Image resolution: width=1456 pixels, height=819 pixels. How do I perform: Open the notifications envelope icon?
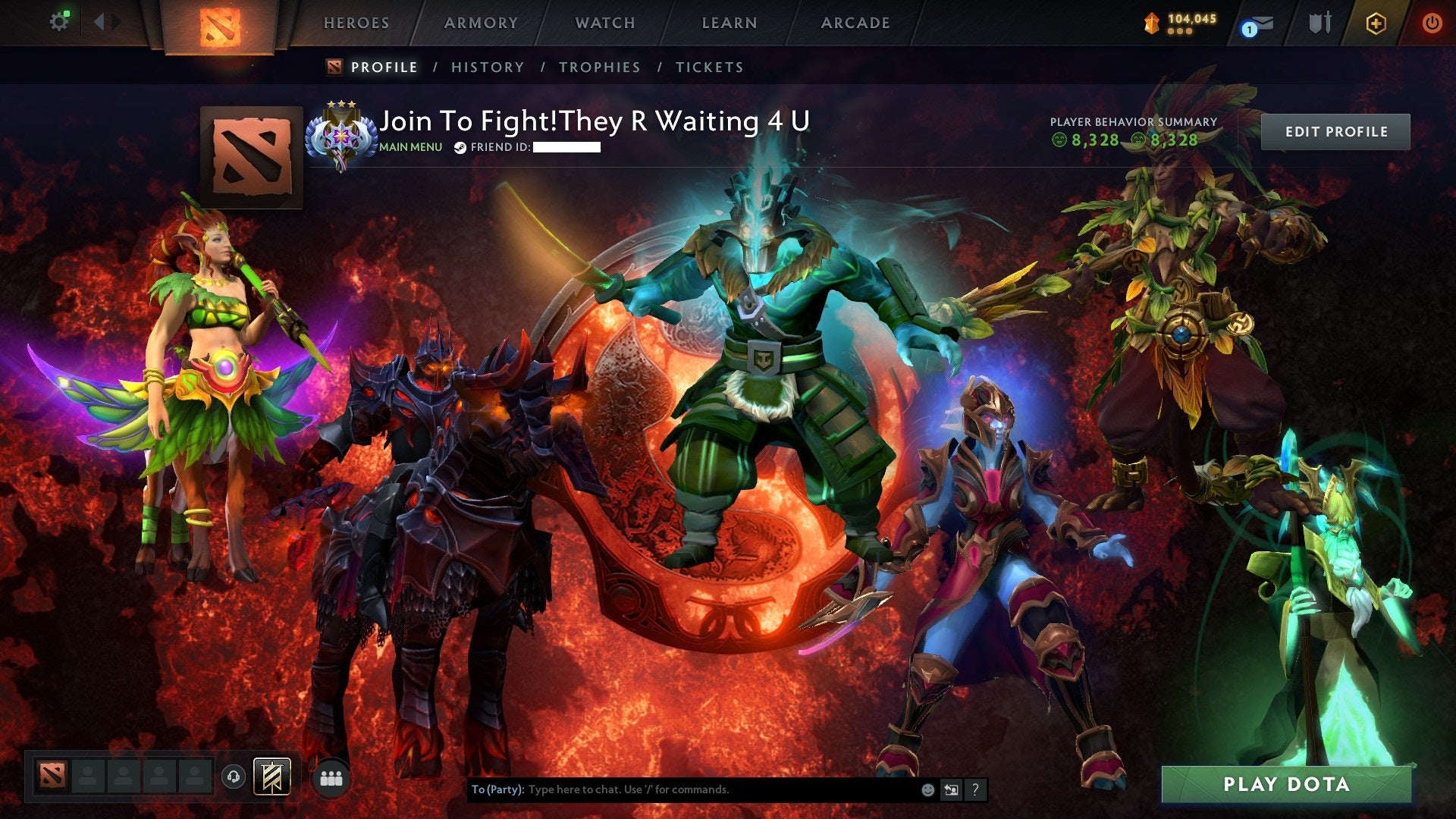(1263, 23)
